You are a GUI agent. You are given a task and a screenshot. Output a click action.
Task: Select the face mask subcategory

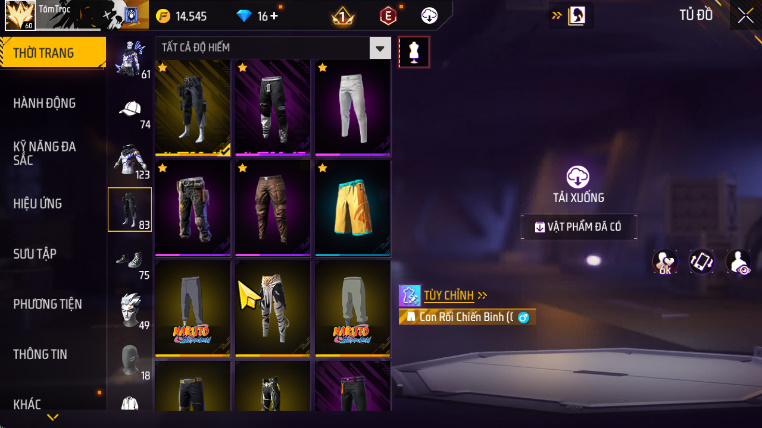(129, 360)
